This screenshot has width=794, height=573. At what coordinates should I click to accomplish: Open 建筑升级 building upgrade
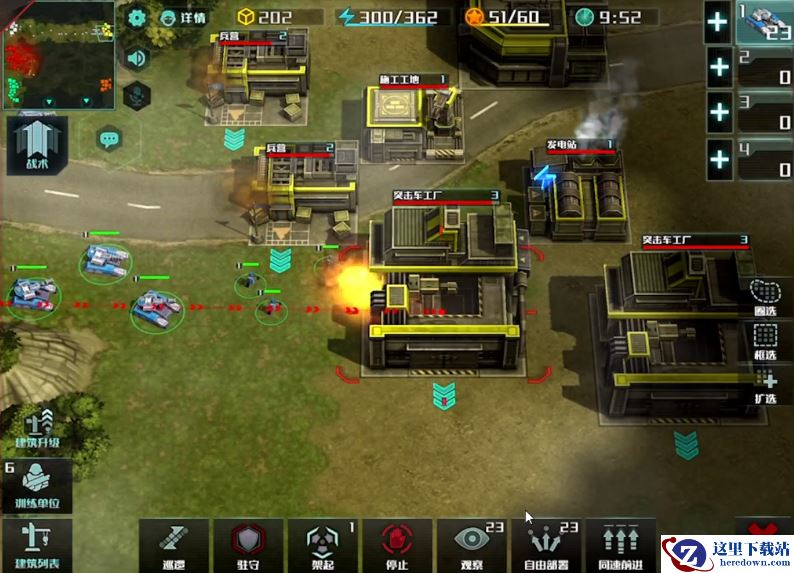[39, 428]
